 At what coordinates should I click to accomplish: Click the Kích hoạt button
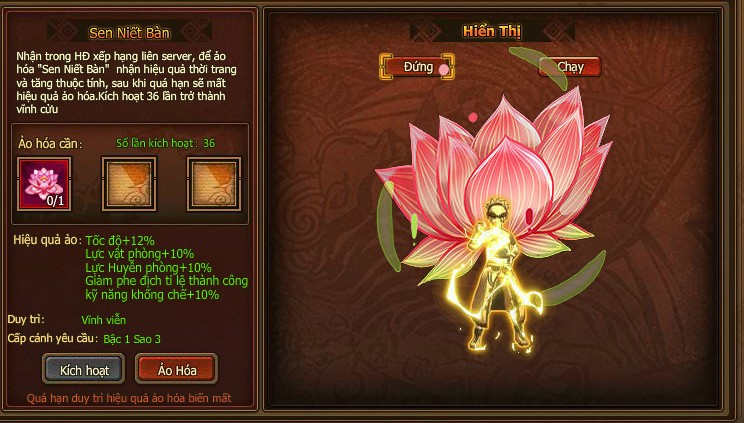[x=83, y=369]
